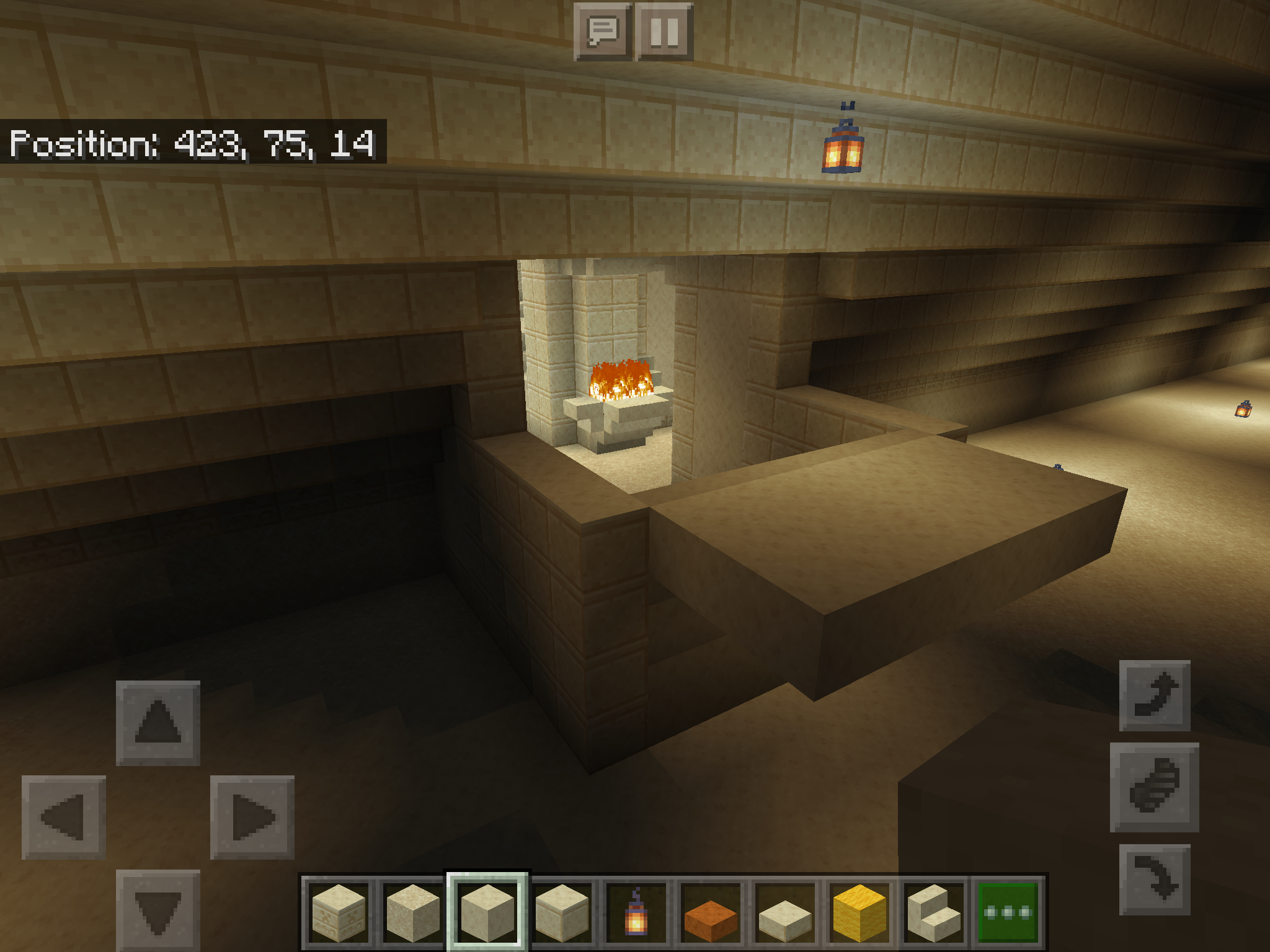Image resolution: width=1270 pixels, height=952 pixels.
Task: Choose the lantern in the hotbar
Action: coord(636,912)
